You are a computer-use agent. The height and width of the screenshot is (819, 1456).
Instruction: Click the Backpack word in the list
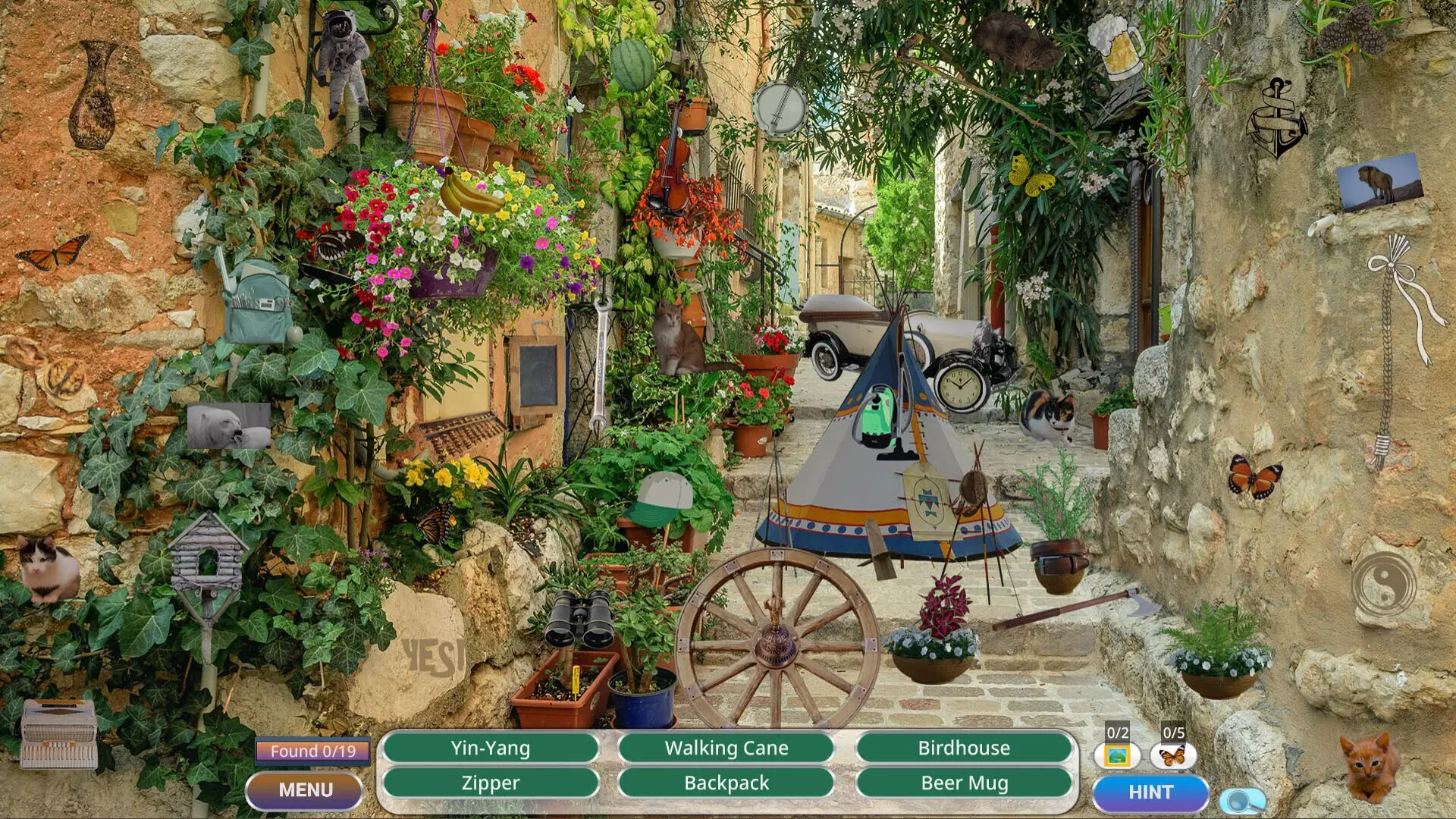pyautogui.click(x=726, y=783)
